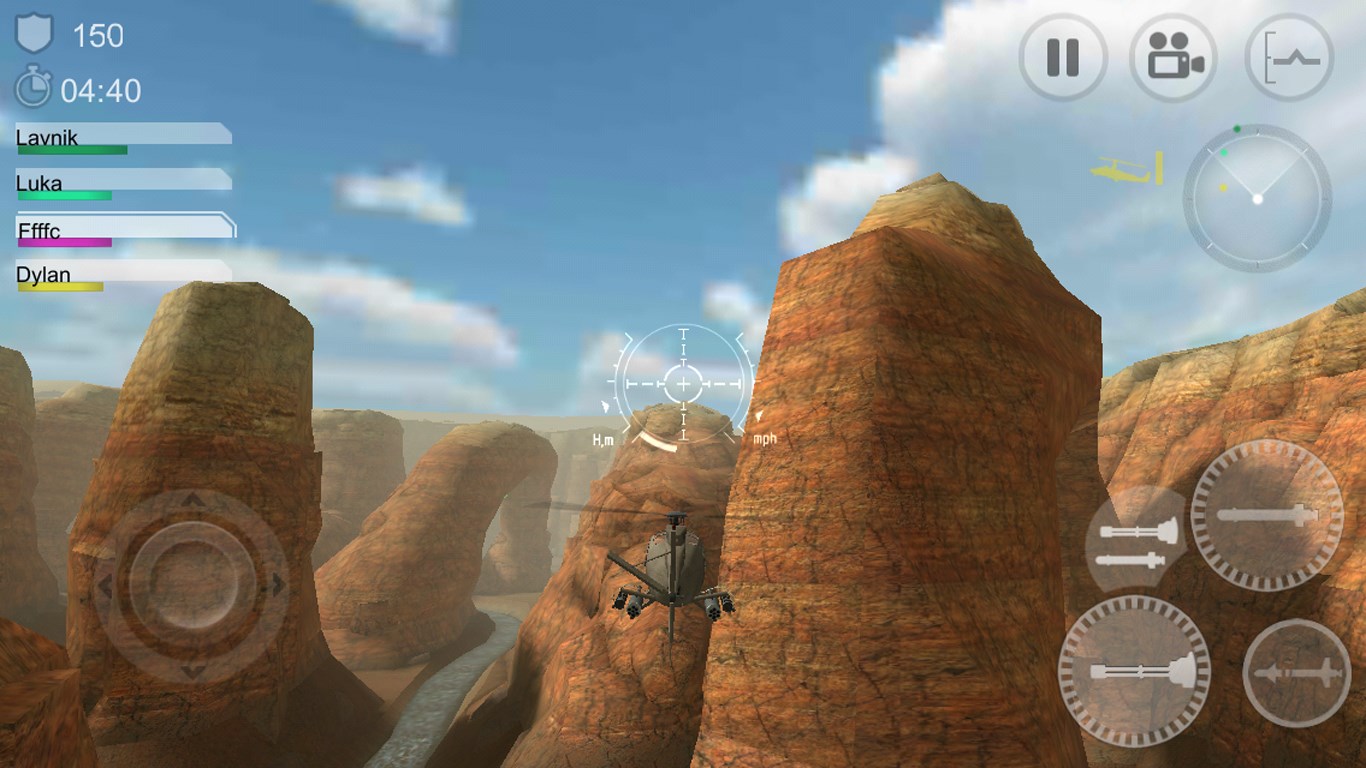
Task: Tap the right arrow on the joystick
Action: click(x=278, y=586)
